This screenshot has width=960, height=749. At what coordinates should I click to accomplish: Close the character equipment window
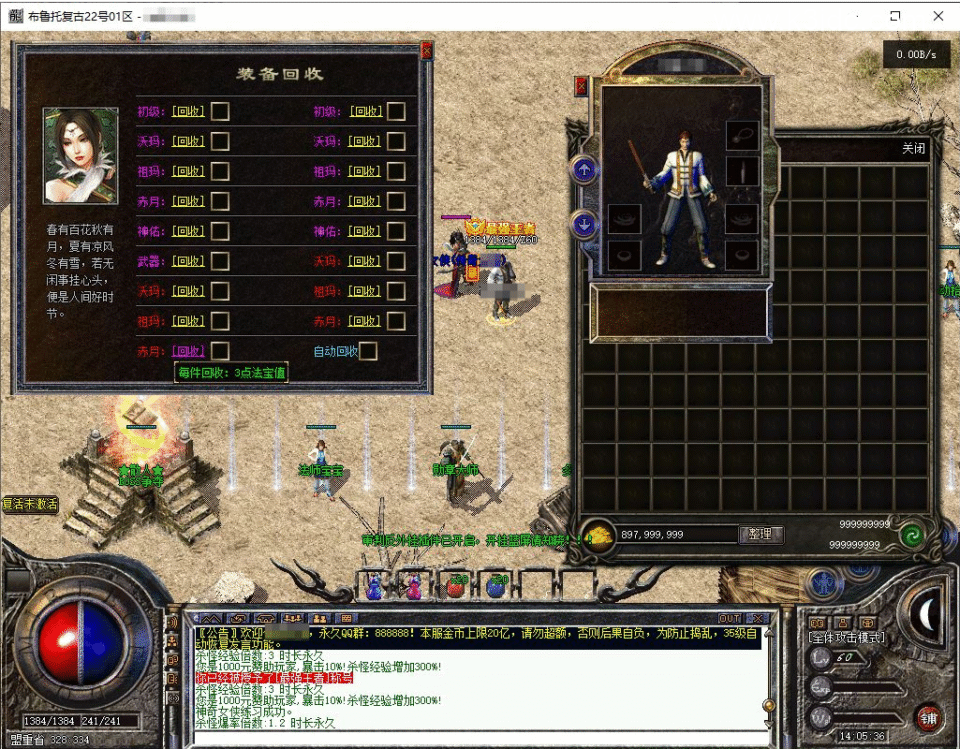click(x=581, y=87)
